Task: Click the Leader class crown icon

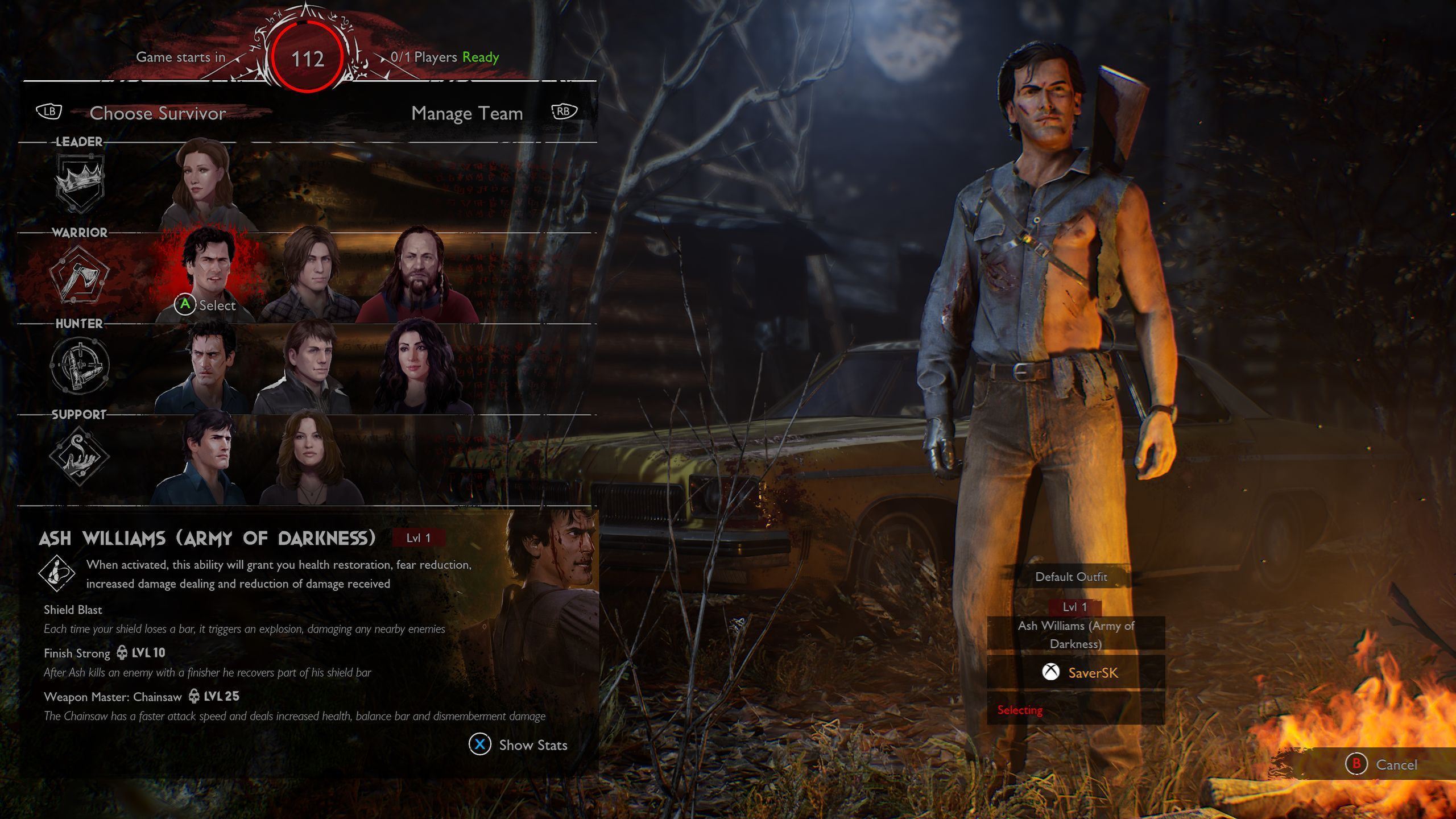Action: coord(79,183)
